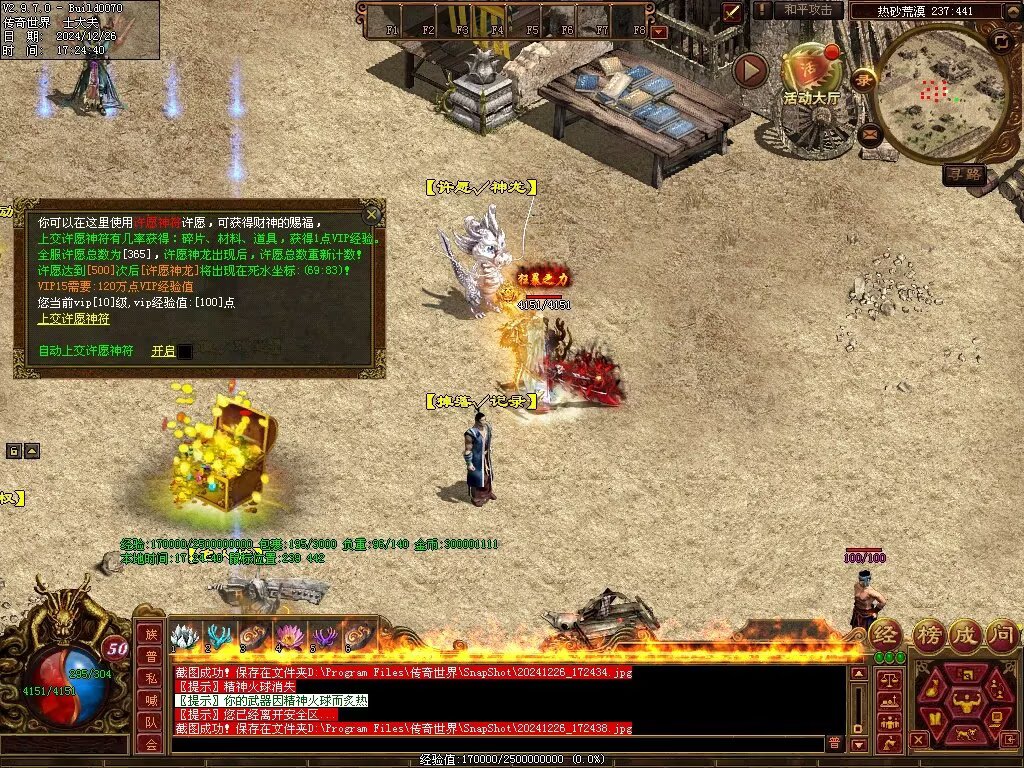
Task: Switch chat to the 私 private channel
Action: [x=150, y=677]
